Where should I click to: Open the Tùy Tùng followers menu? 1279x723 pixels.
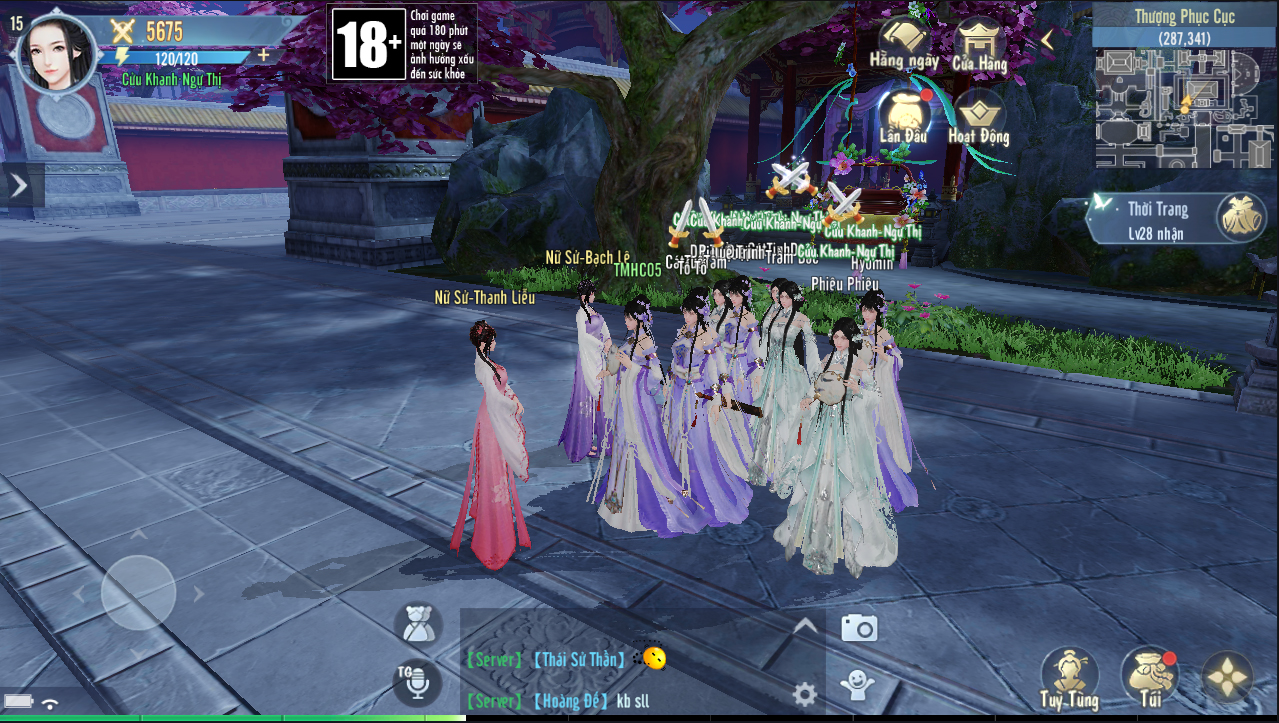click(1069, 678)
